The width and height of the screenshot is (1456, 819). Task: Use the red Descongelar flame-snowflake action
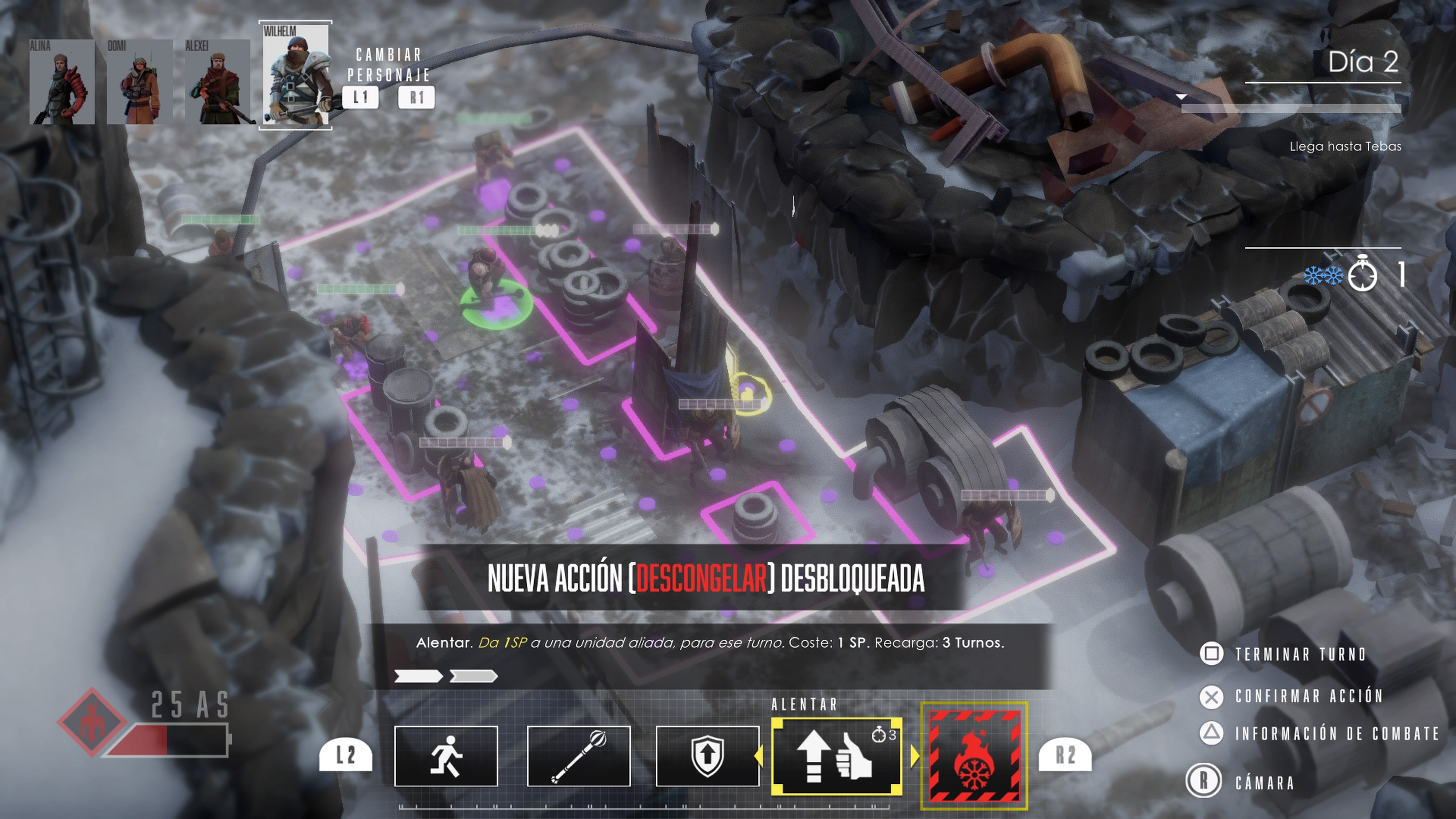(x=974, y=756)
